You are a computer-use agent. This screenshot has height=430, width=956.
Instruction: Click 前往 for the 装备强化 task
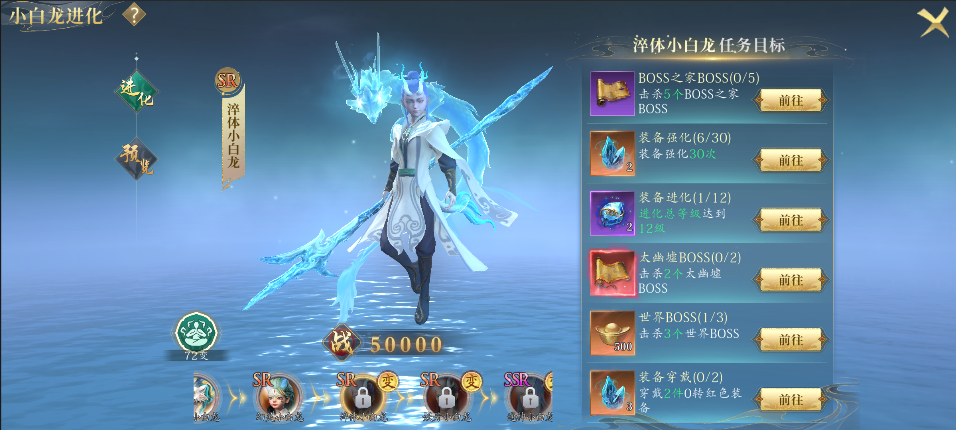[790, 160]
